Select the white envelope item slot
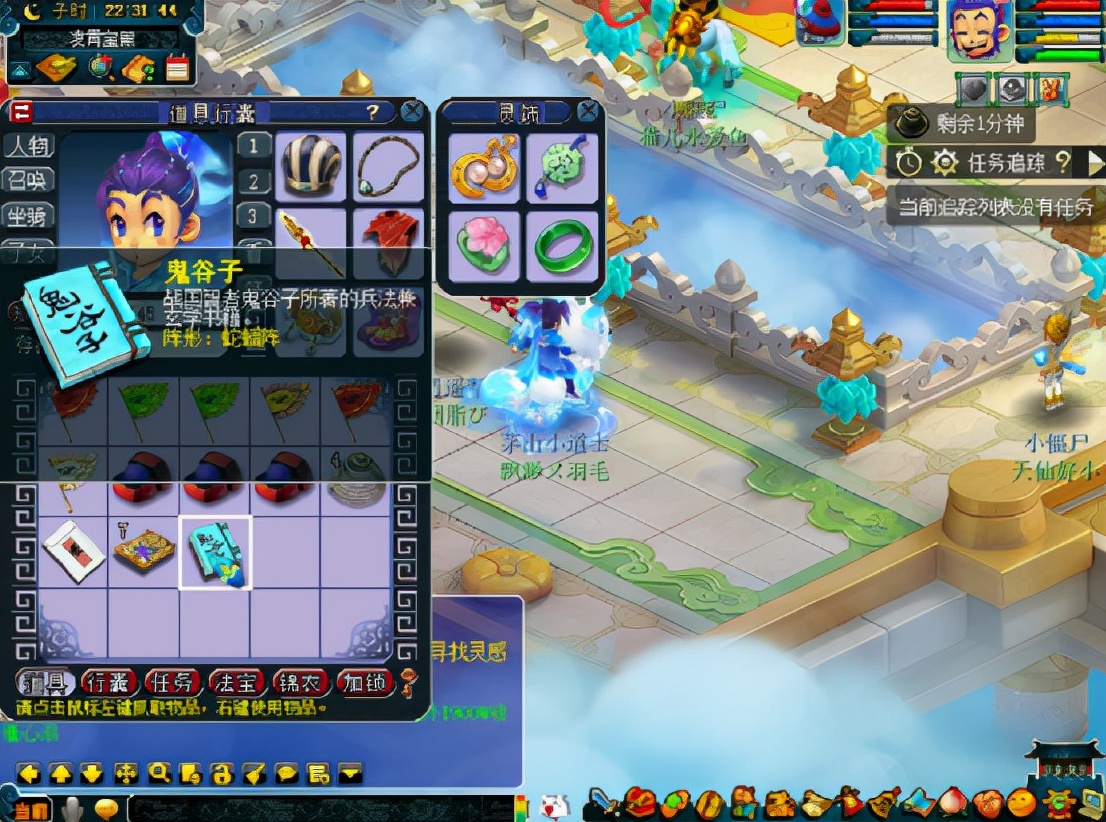This screenshot has height=822, width=1106. point(72,552)
